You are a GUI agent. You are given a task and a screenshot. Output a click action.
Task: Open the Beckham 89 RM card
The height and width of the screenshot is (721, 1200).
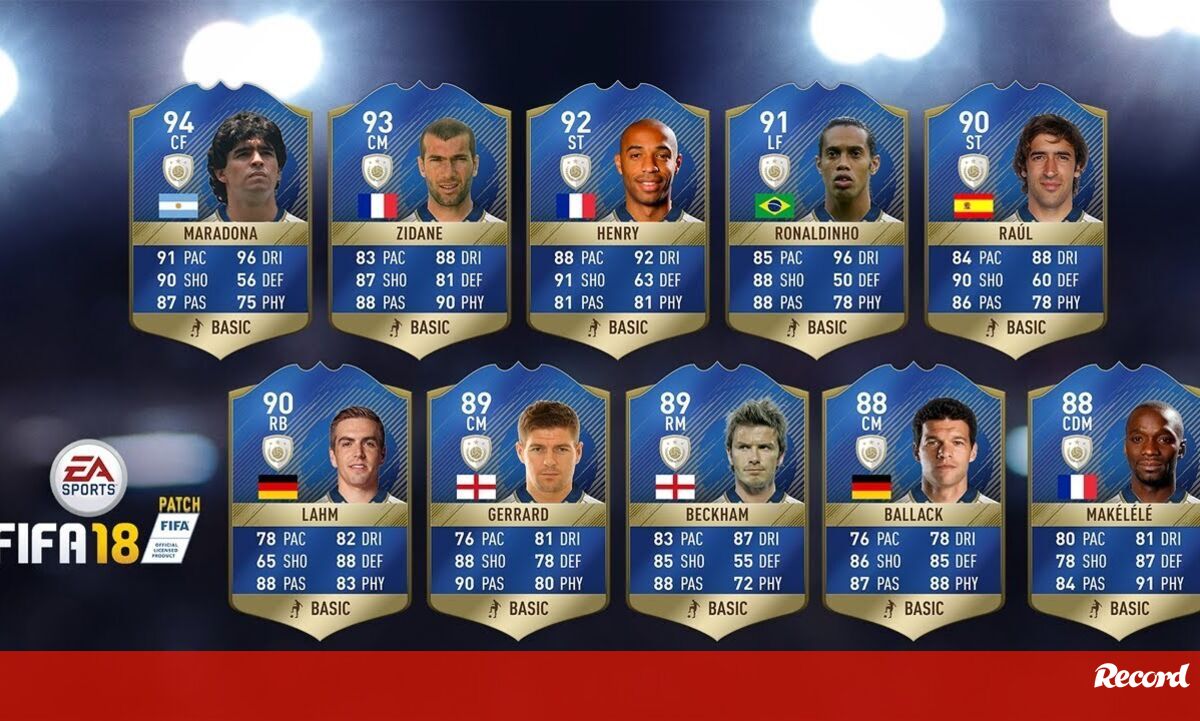717,500
